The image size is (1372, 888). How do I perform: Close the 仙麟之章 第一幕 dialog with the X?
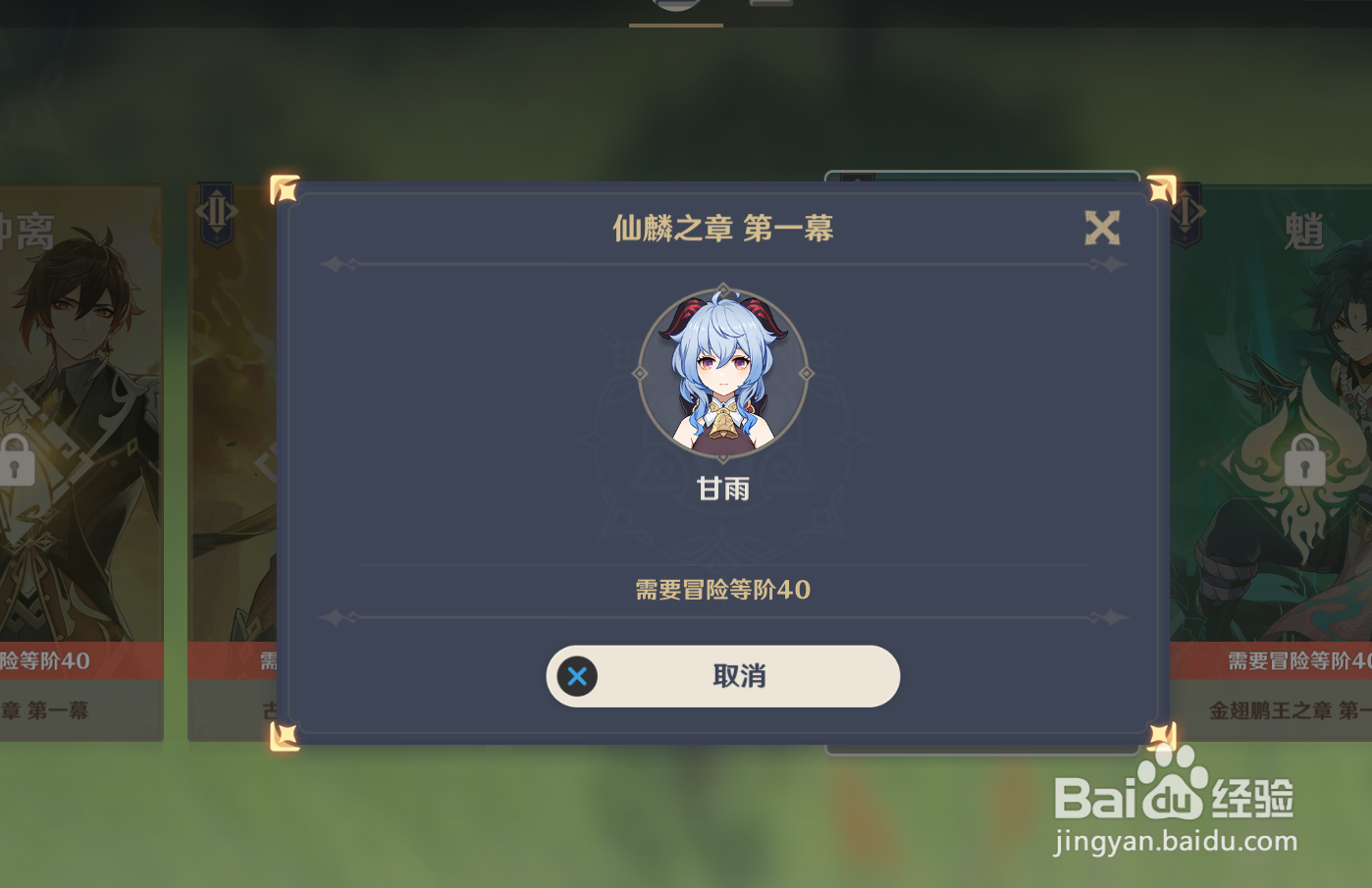coord(1103,228)
